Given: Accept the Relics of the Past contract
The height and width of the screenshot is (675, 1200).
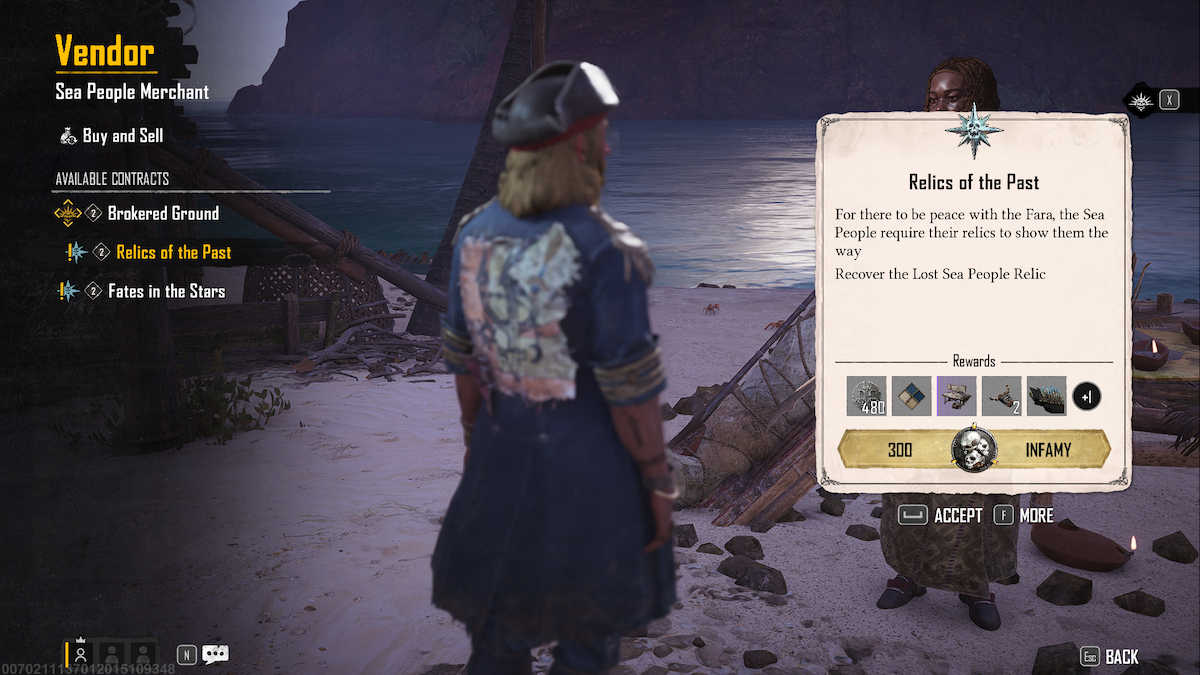Looking at the screenshot, I should 941,516.
